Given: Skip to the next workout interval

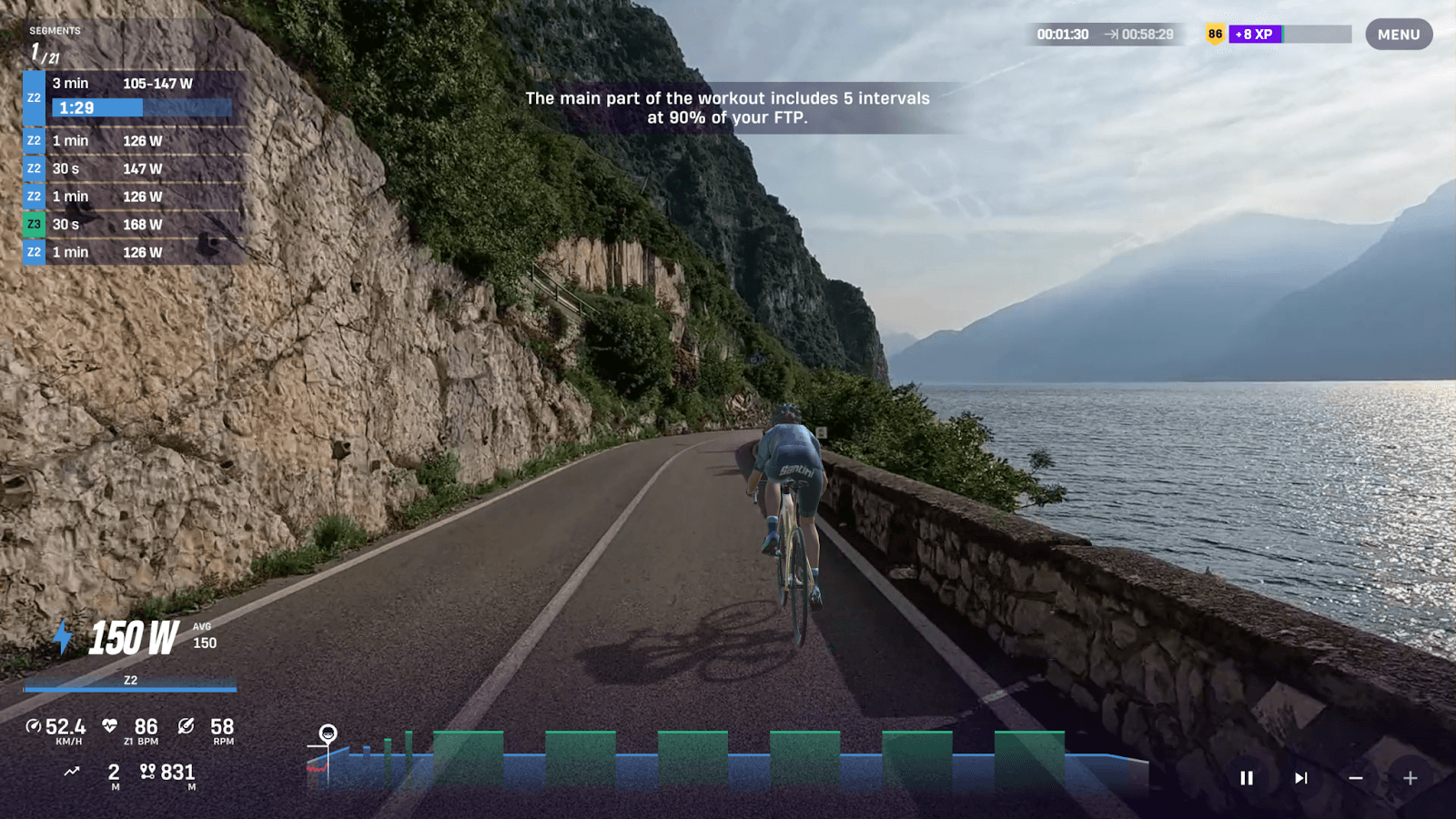Looking at the screenshot, I should [x=1299, y=778].
